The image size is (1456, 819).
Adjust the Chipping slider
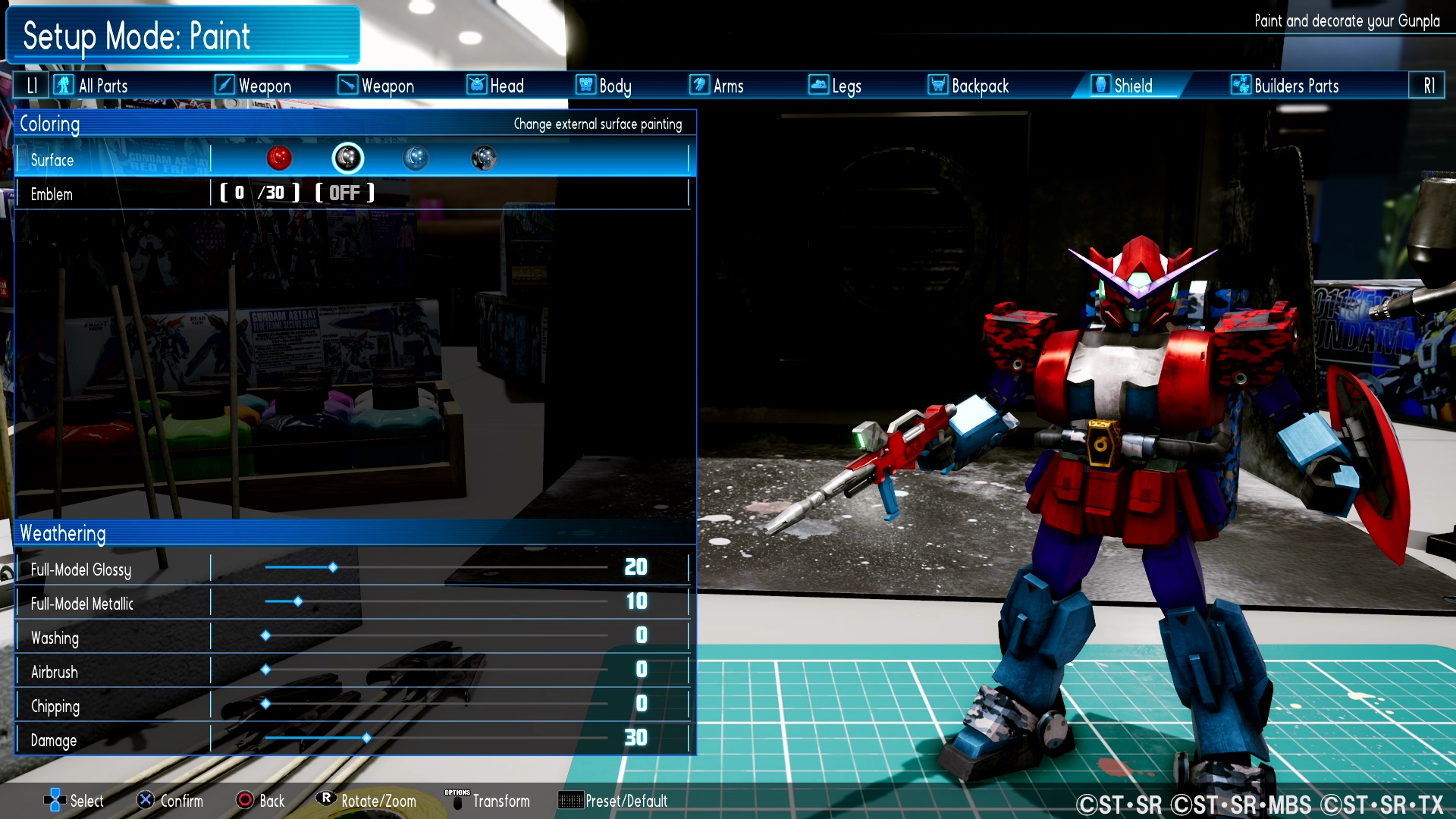[x=265, y=704]
